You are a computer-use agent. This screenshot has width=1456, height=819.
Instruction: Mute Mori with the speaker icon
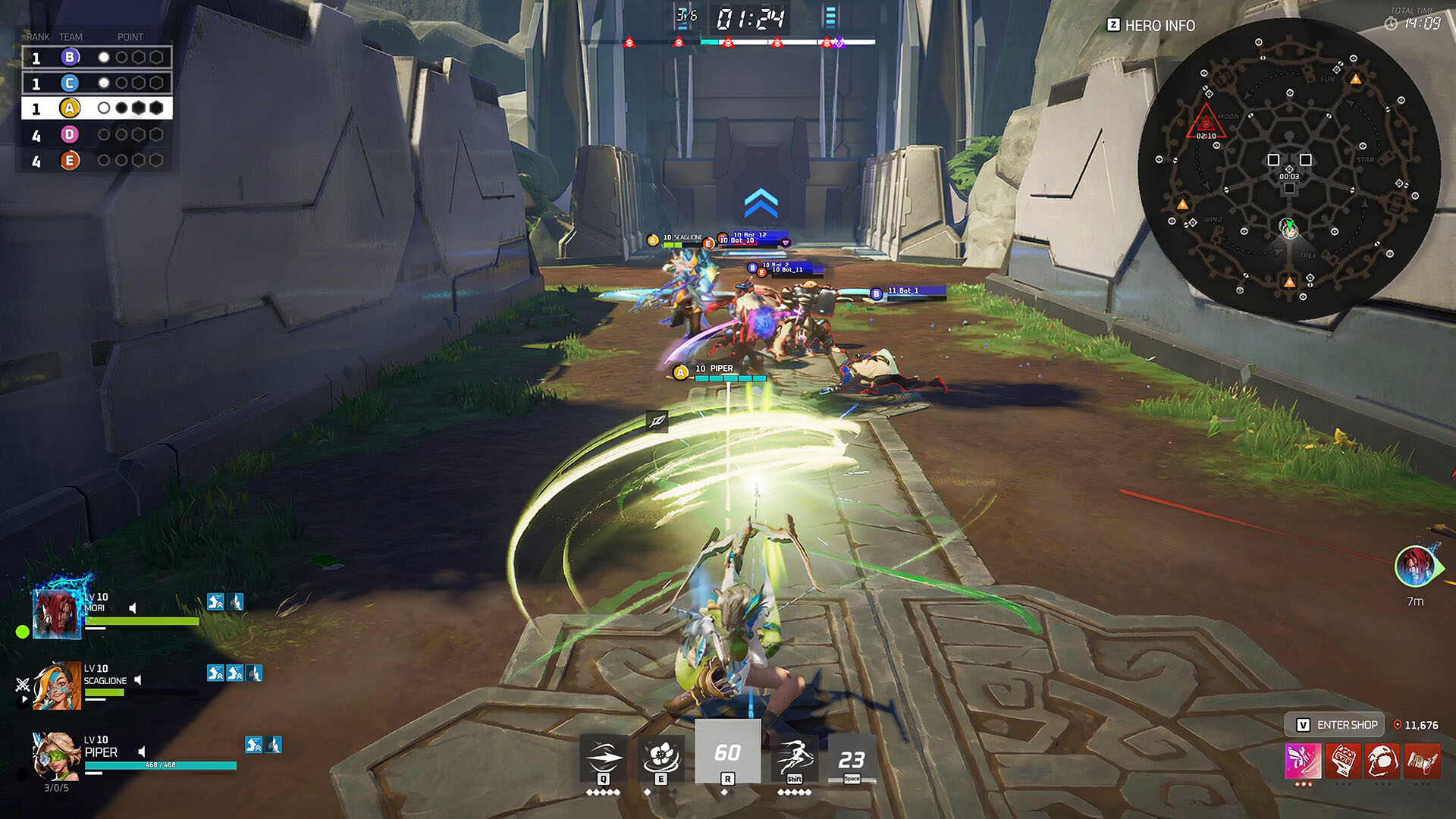click(133, 608)
